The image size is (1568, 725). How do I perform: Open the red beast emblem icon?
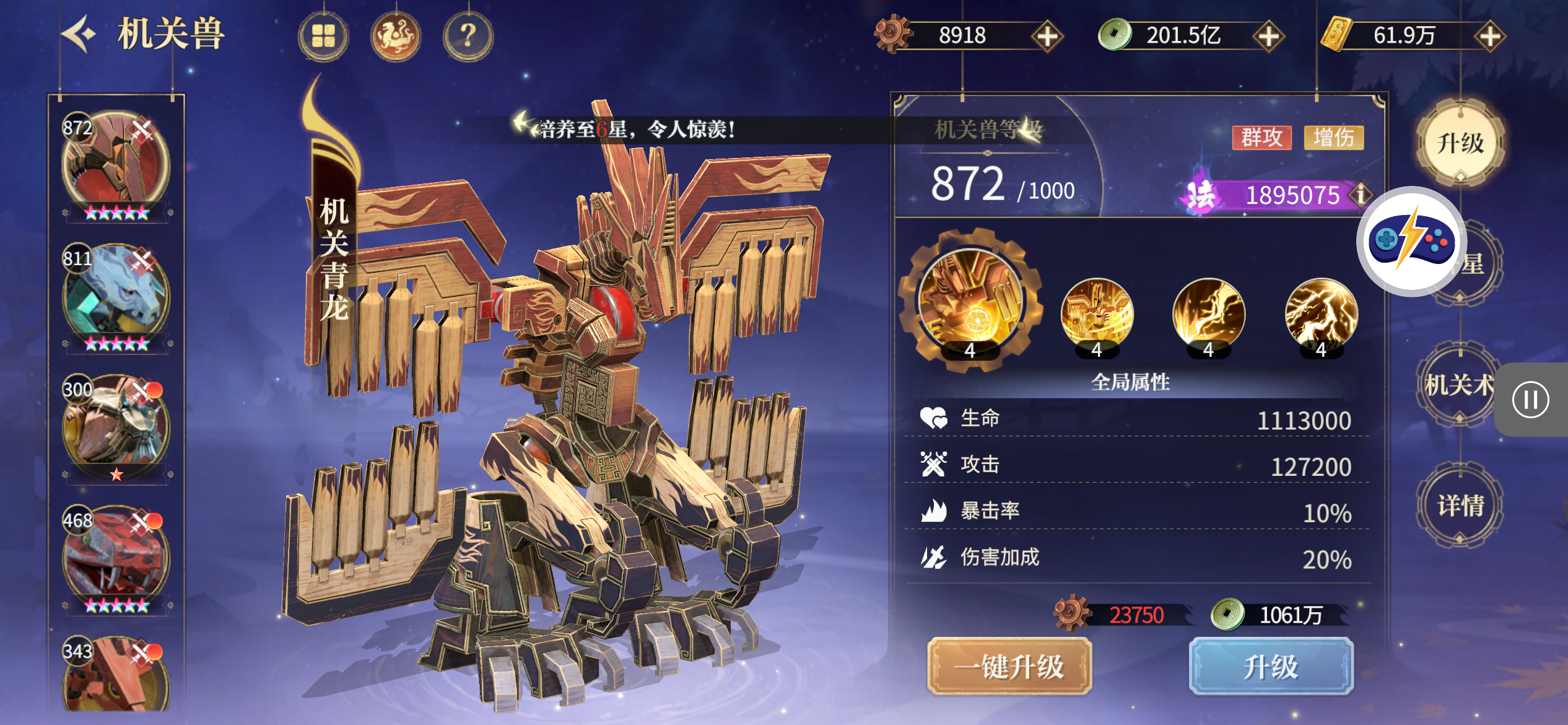point(396,36)
